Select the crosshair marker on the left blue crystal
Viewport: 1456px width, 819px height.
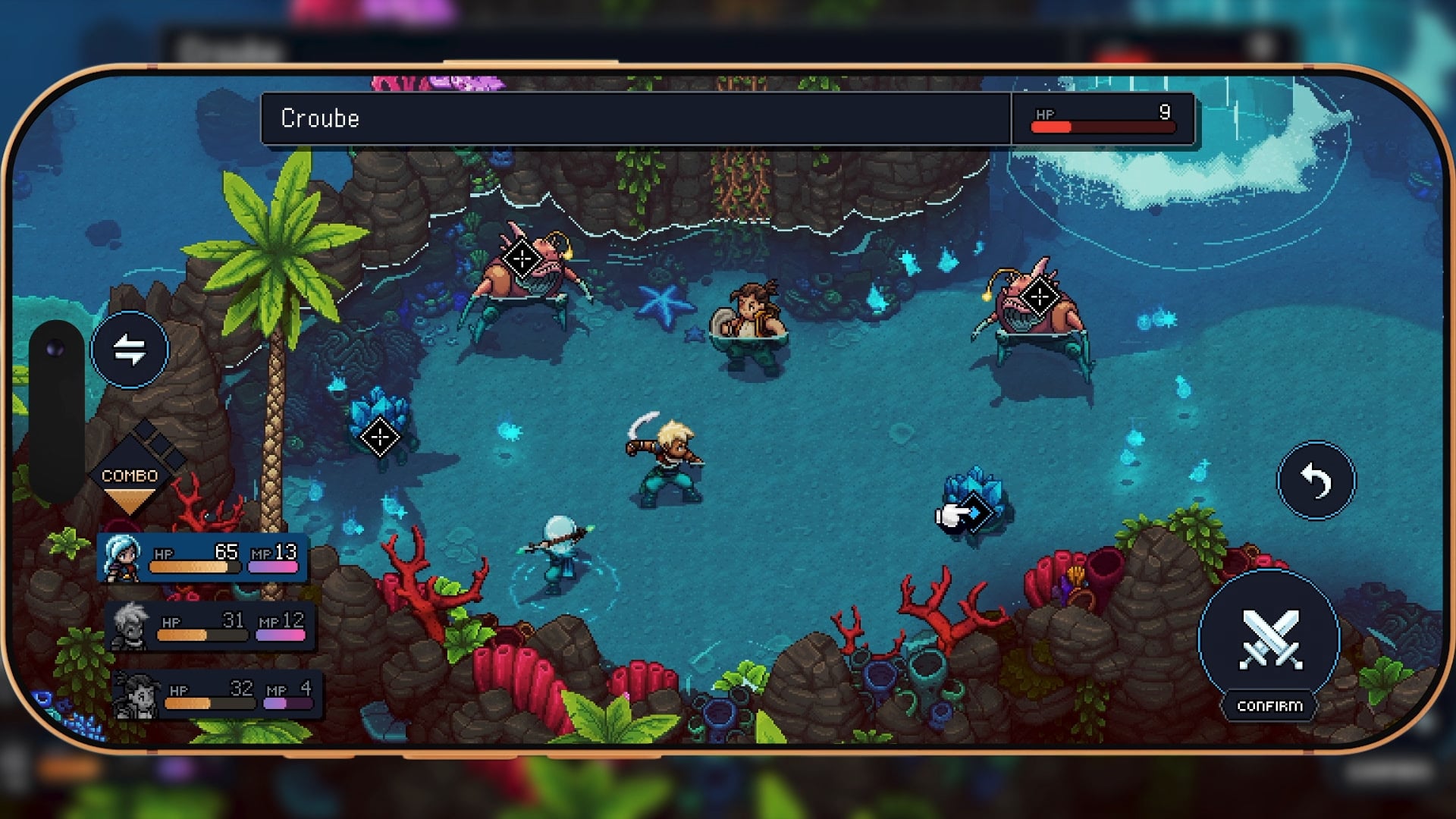[379, 437]
